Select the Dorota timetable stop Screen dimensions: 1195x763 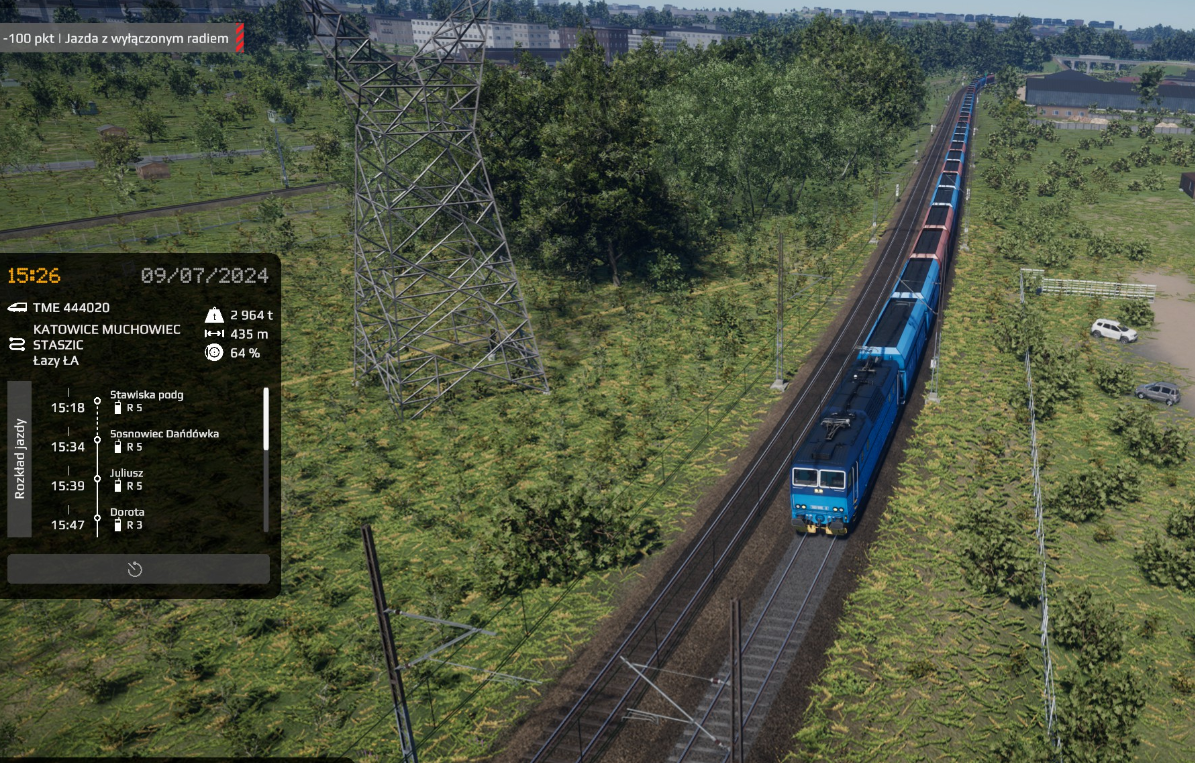[127, 512]
